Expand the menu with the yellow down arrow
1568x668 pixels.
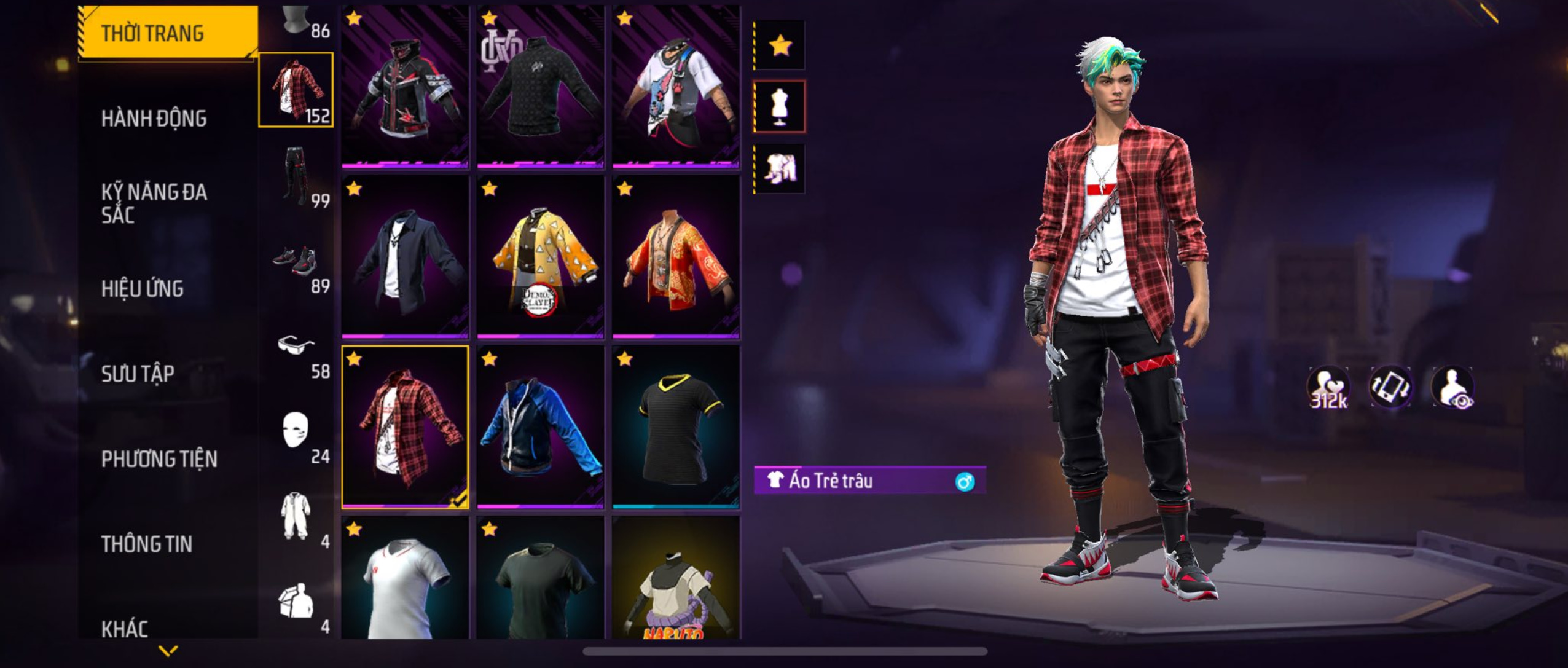point(168,650)
